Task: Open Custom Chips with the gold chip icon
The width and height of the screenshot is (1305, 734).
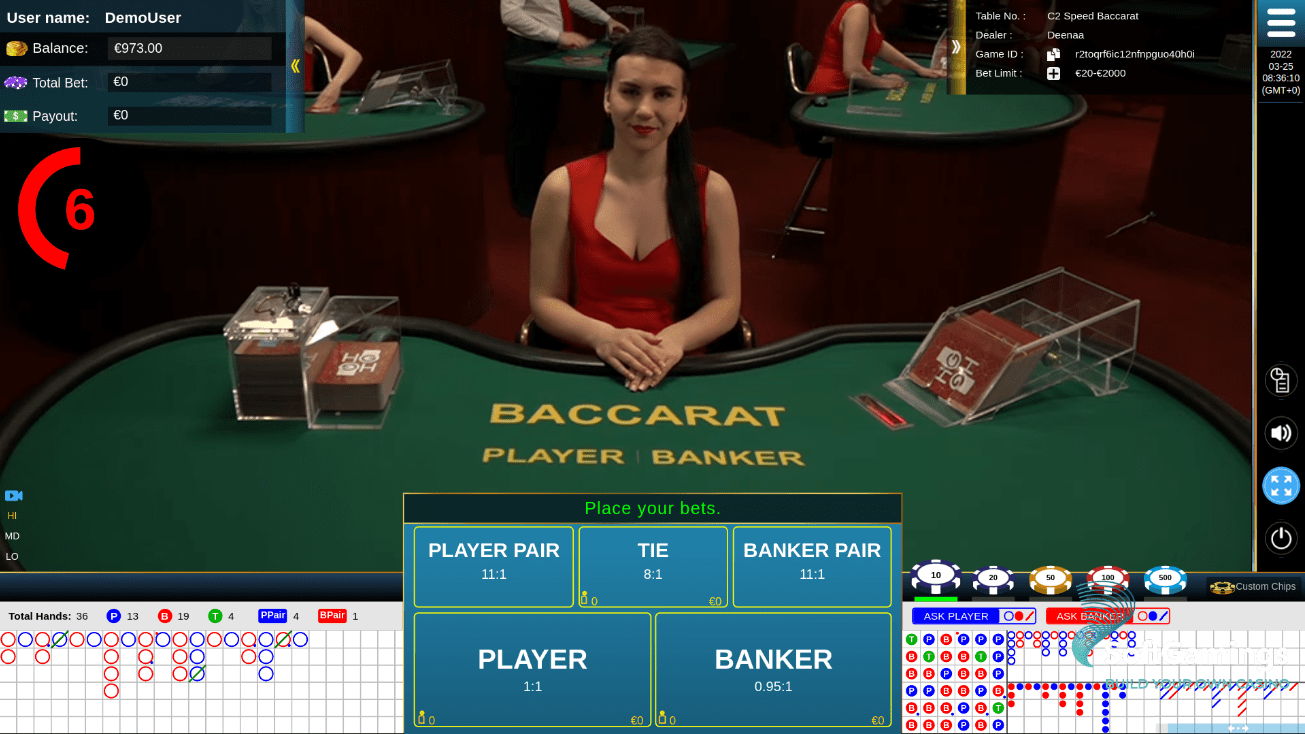Action: point(1221,587)
